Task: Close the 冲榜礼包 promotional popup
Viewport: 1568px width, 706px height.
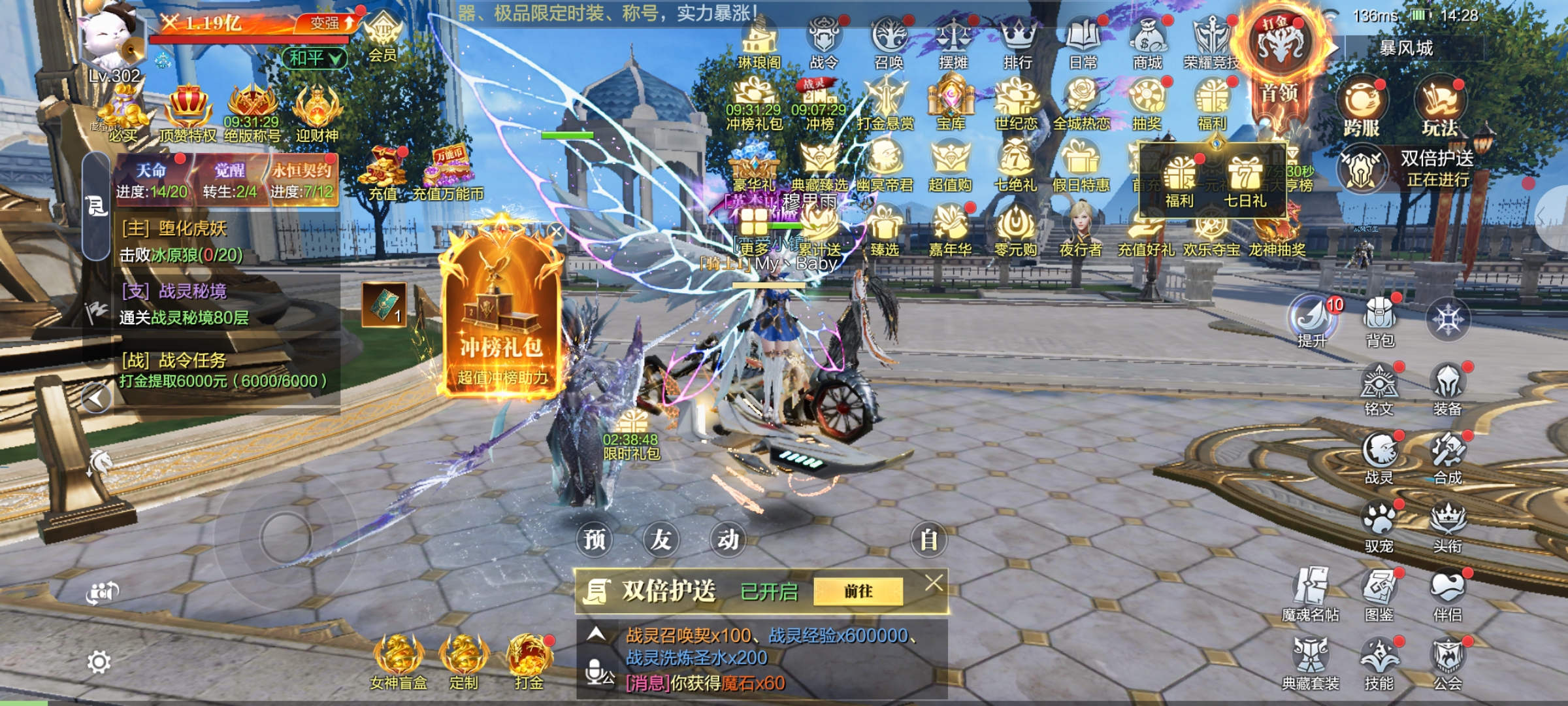Action: pyautogui.click(x=556, y=231)
